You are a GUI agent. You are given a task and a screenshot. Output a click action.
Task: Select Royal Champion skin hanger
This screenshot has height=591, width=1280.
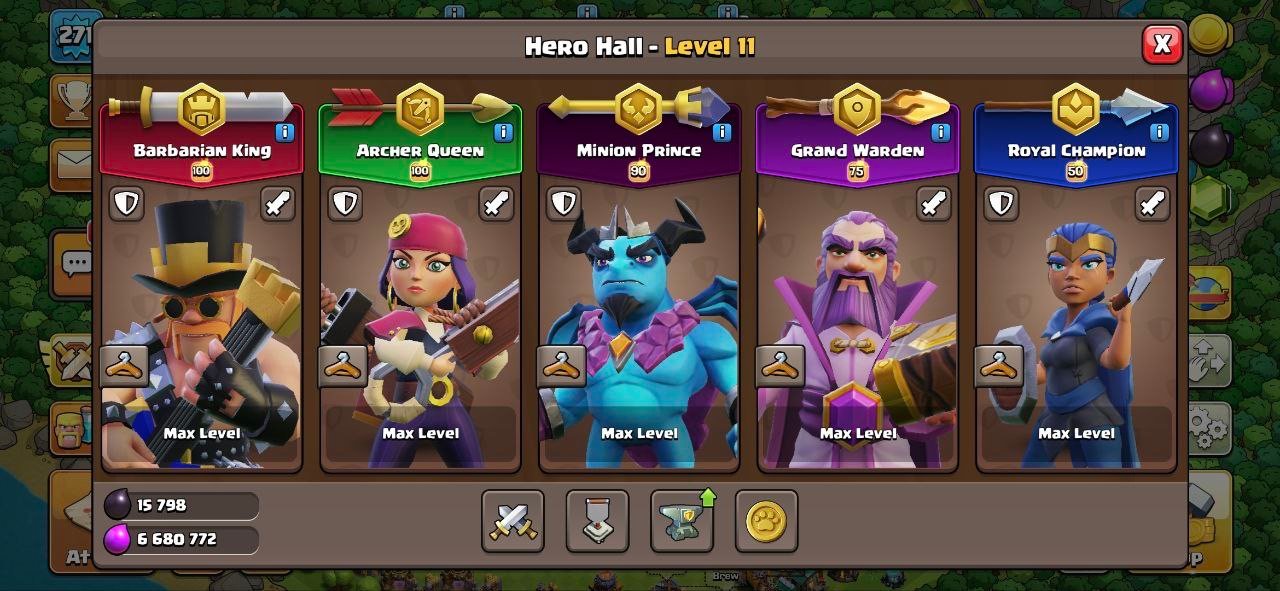click(998, 366)
